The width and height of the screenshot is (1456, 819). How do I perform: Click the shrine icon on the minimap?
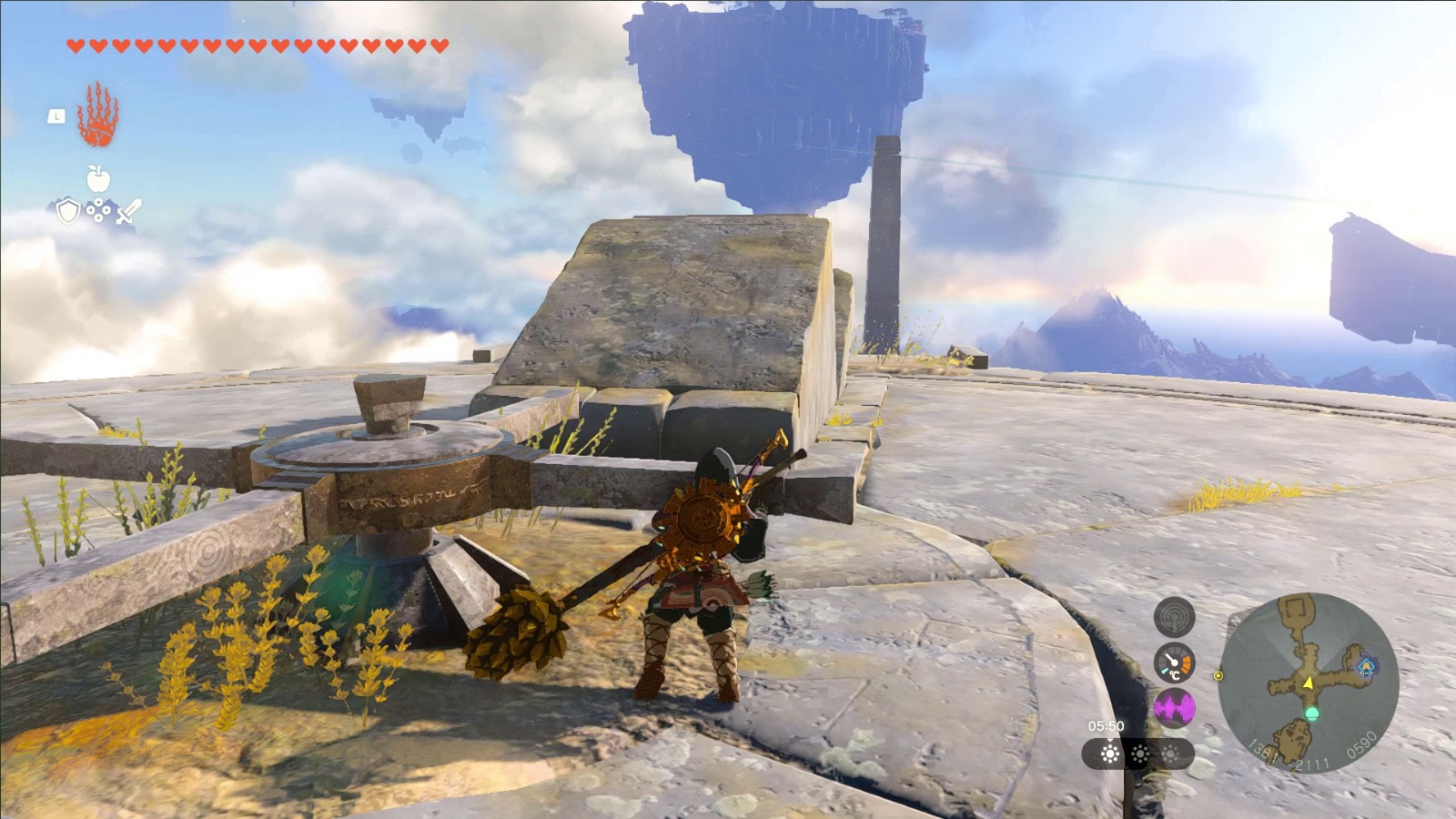(x=1366, y=666)
